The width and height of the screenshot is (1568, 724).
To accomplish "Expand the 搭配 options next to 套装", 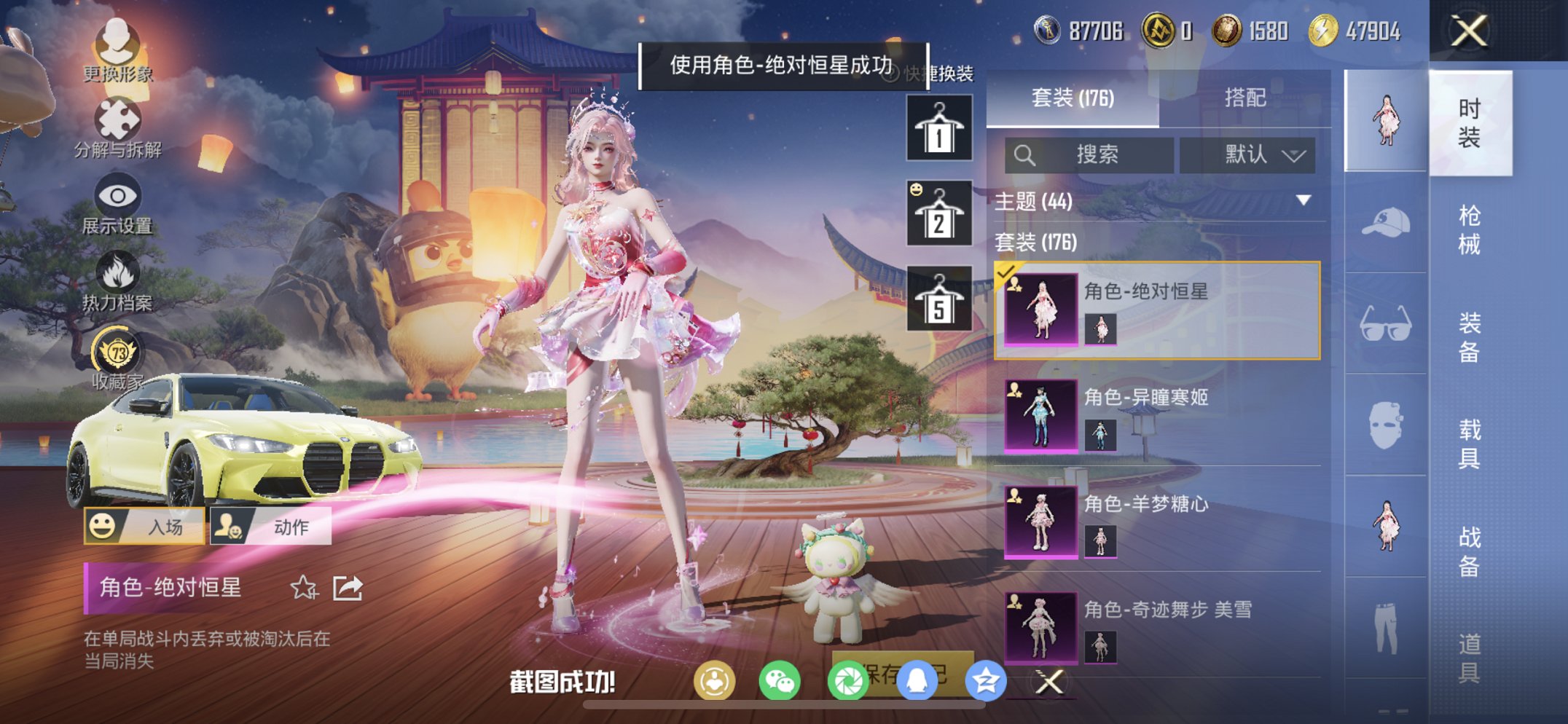I will pyautogui.click(x=1247, y=99).
